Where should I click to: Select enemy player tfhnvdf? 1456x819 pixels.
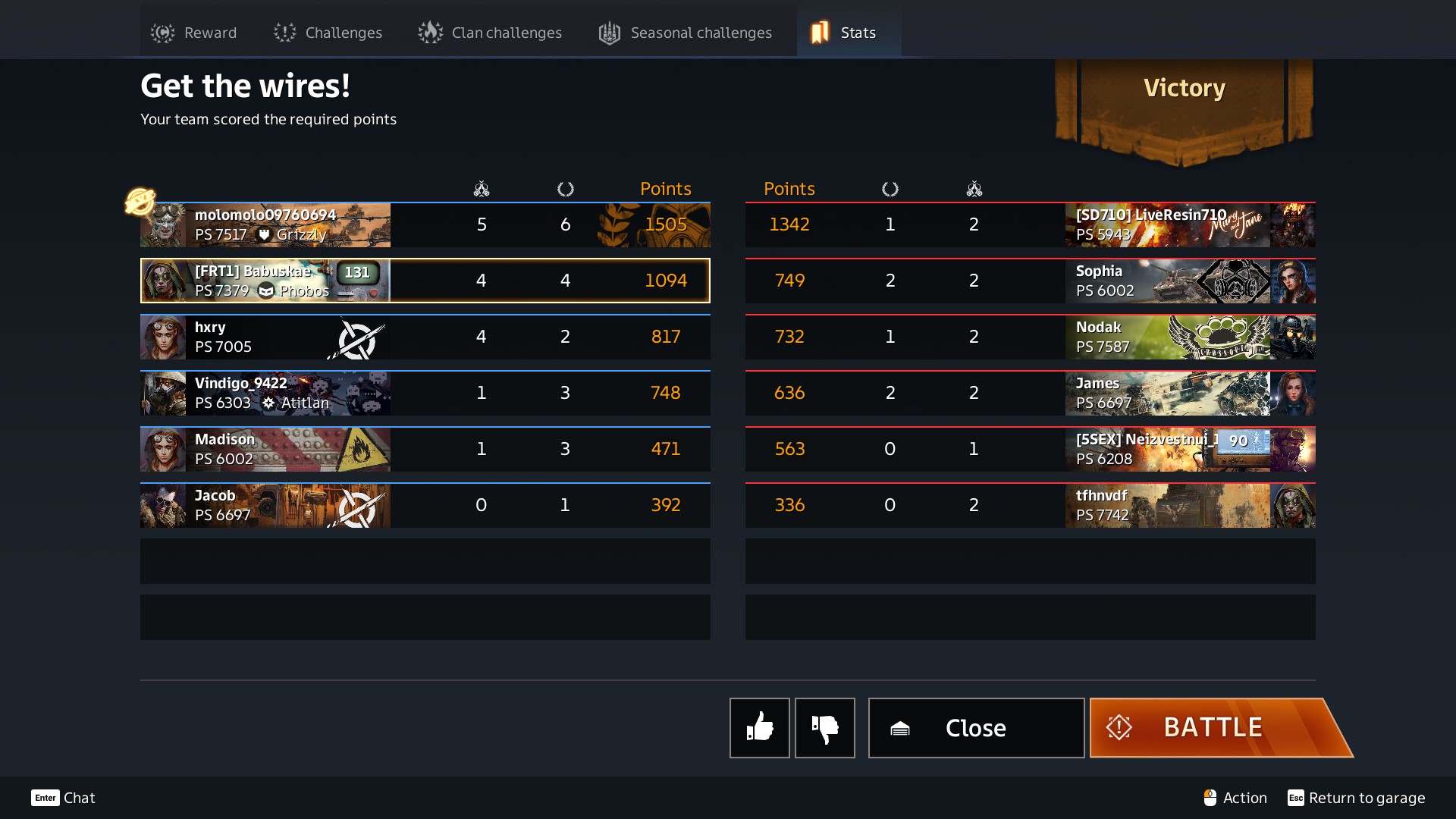pos(1030,506)
